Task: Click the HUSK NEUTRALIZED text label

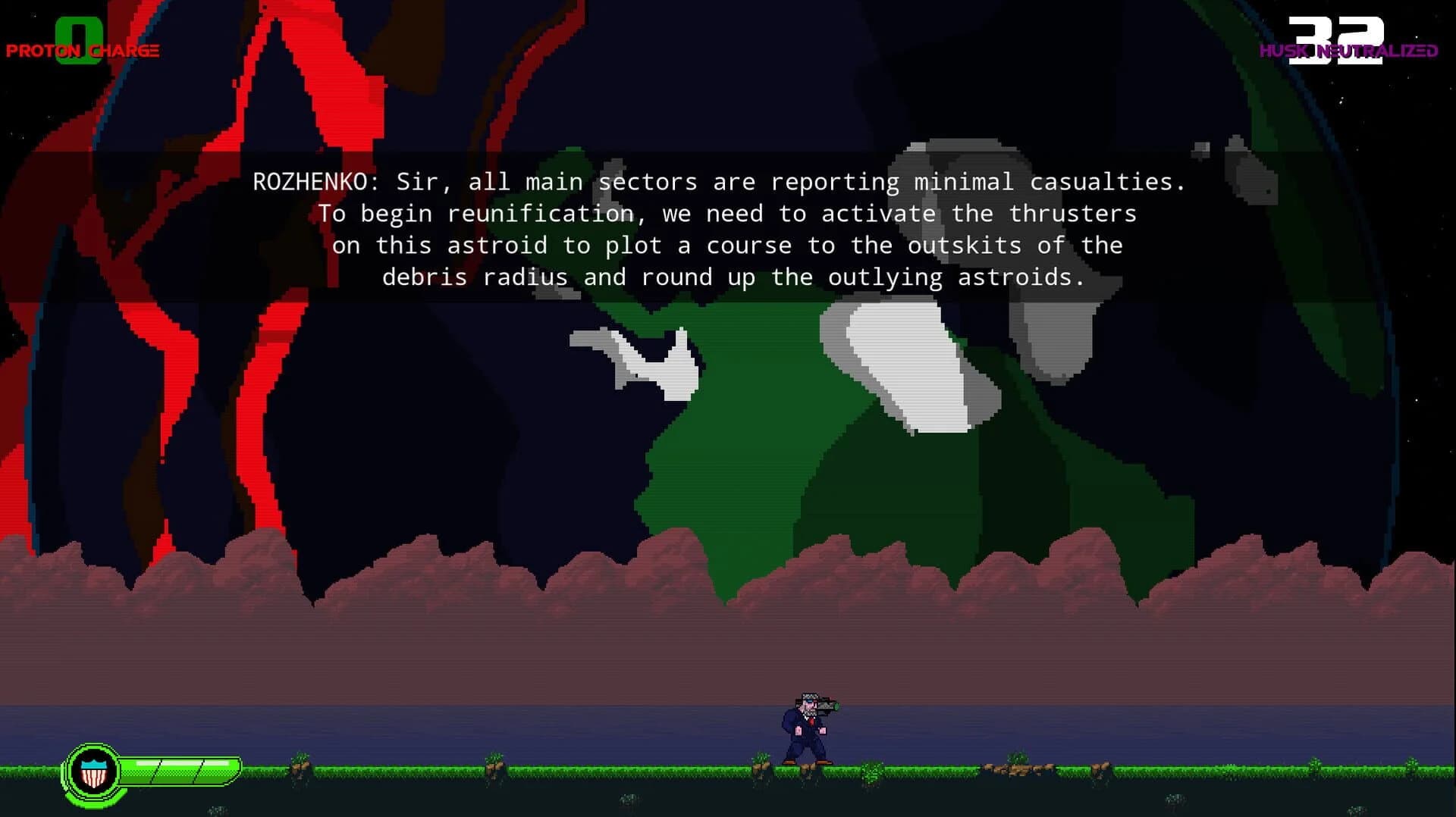Action: tap(1348, 50)
